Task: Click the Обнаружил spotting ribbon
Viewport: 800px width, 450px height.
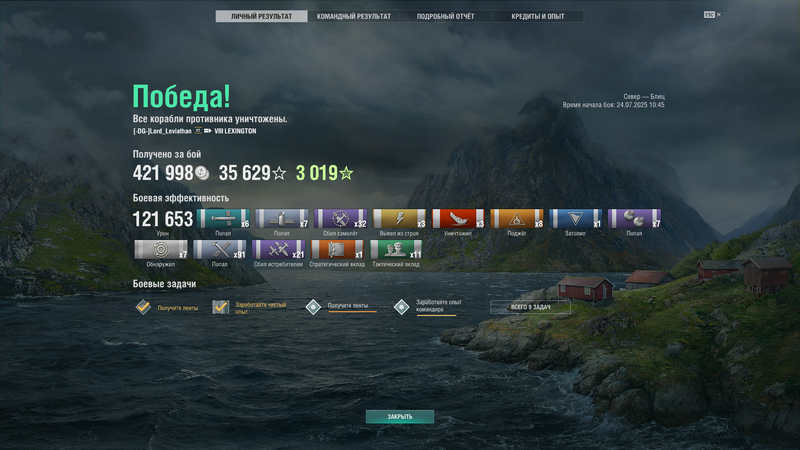Action: click(160, 249)
